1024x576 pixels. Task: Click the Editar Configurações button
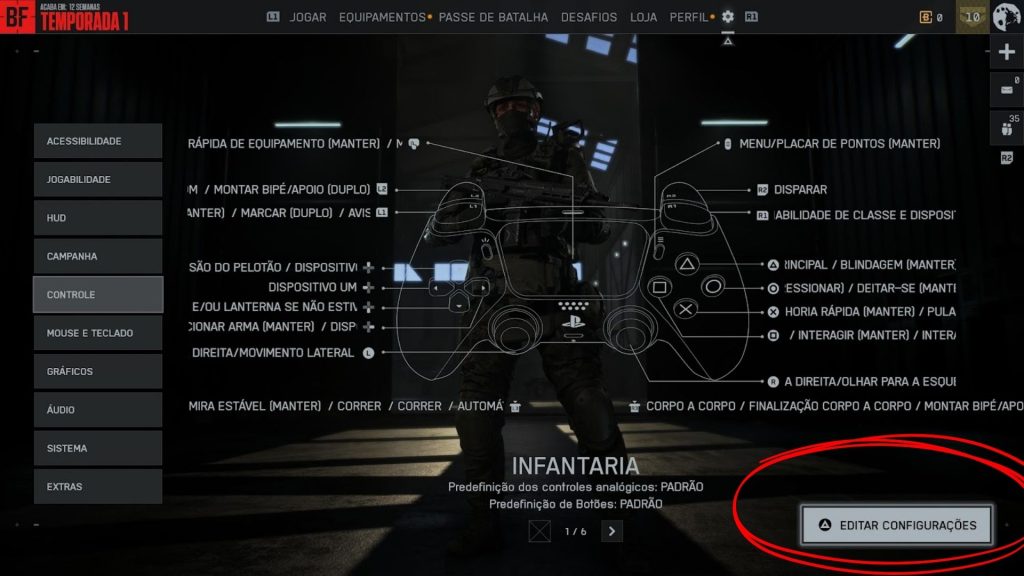(896, 525)
